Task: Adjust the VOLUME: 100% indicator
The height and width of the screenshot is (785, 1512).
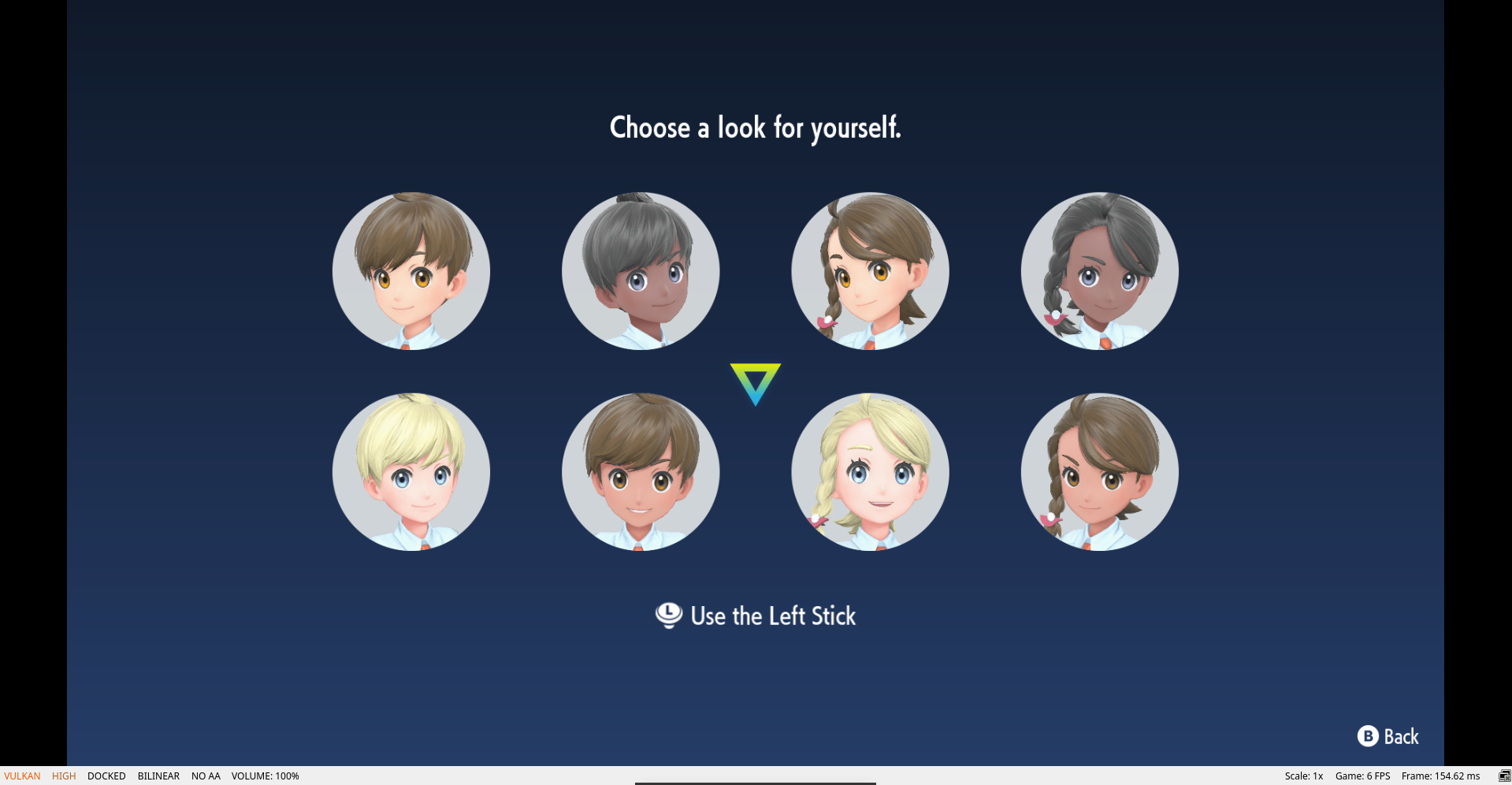Action: click(x=265, y=776)
